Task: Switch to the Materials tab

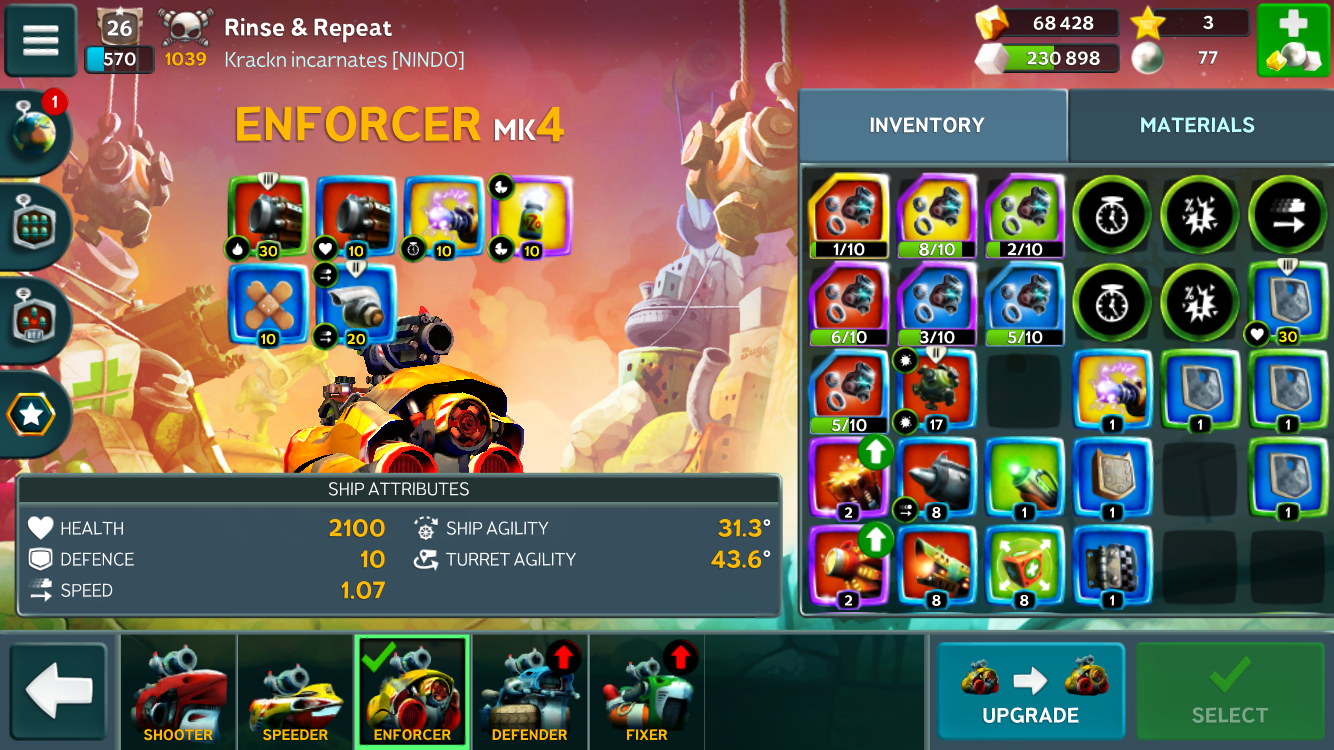Action: pos(1197,125)
